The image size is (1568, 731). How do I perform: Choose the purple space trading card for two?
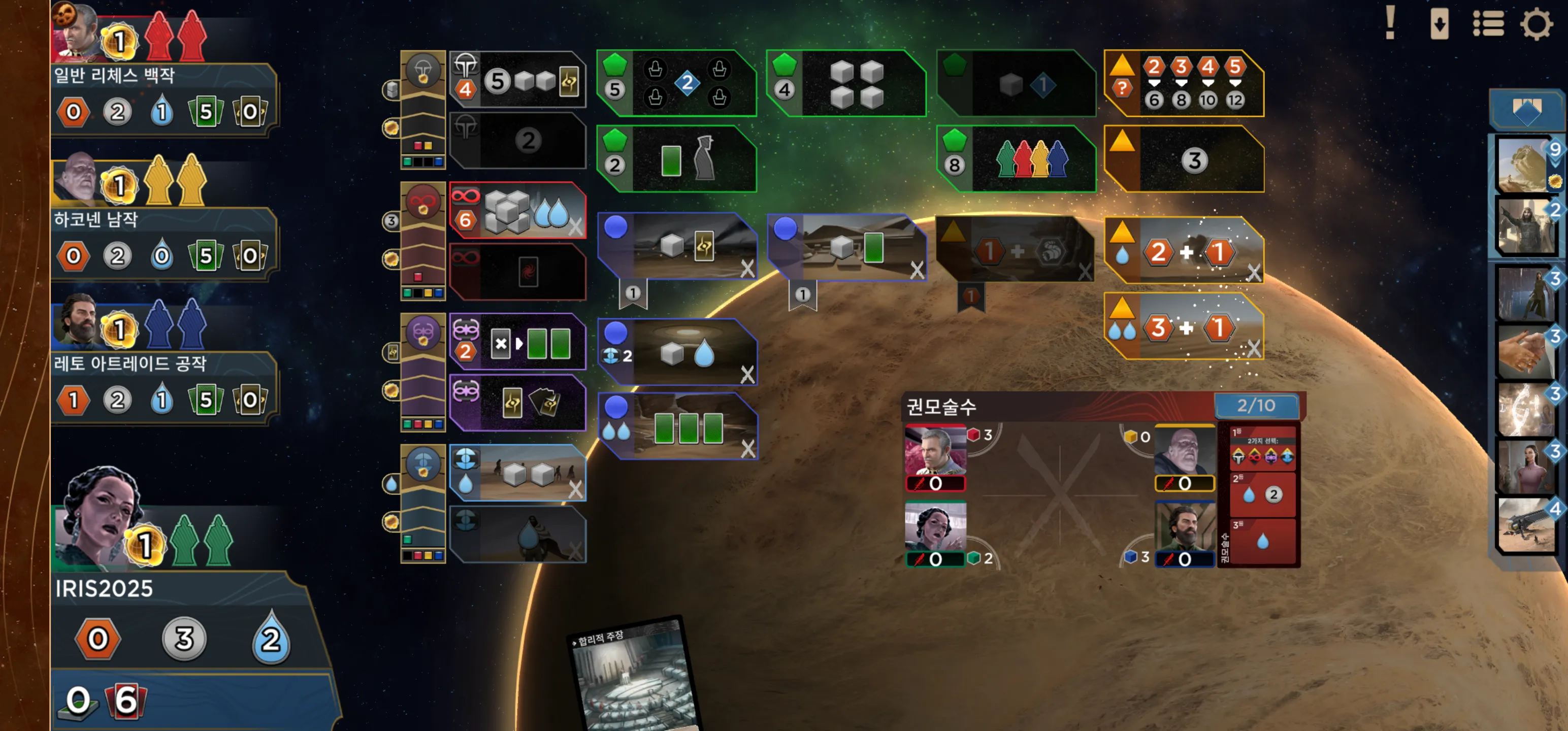tap(518, 342)
